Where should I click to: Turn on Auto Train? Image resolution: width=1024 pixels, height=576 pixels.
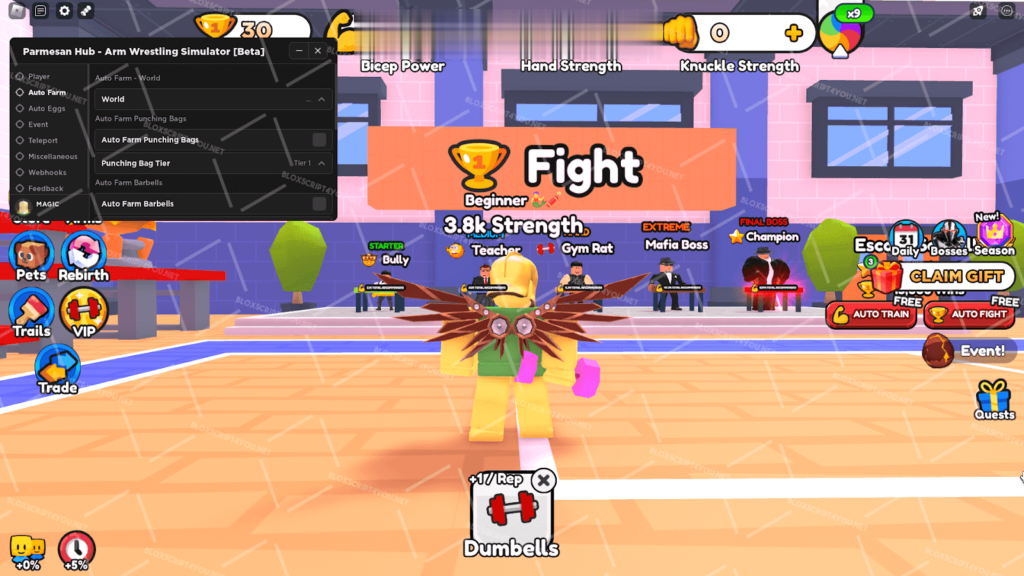(871, 314)
